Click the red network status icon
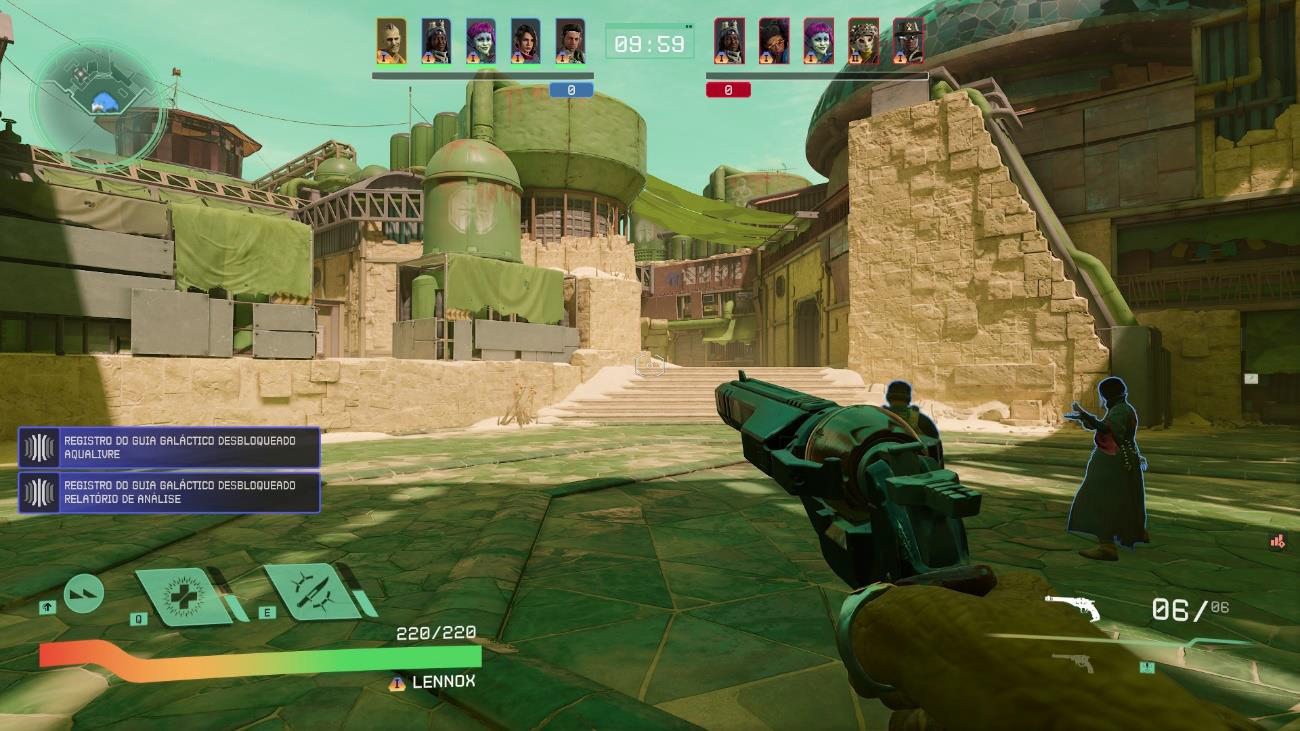1300x731 pixels. point(1277,541)
